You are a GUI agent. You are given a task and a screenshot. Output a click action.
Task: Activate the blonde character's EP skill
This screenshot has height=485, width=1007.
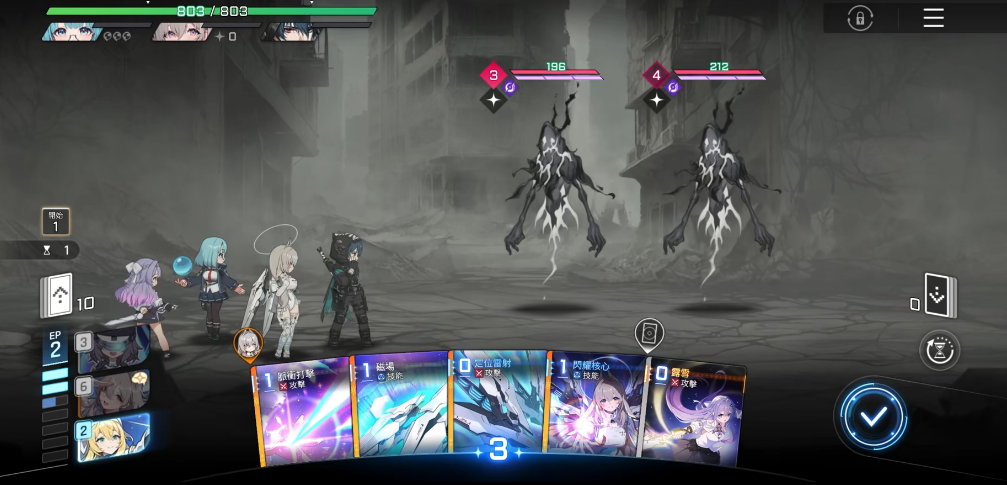(x=112, y=438)
